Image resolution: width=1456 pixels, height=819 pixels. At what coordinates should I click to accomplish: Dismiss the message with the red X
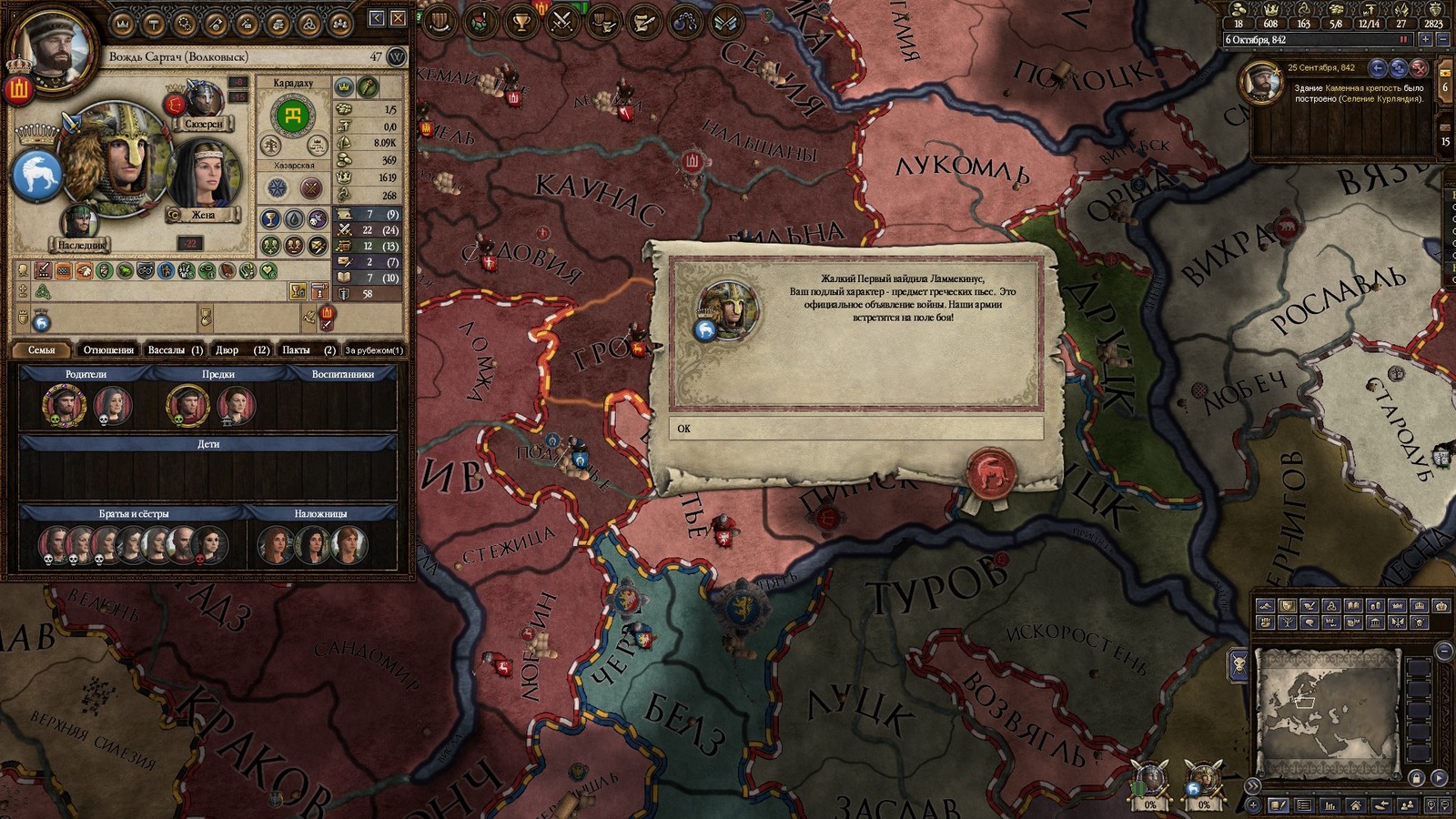1418,68
